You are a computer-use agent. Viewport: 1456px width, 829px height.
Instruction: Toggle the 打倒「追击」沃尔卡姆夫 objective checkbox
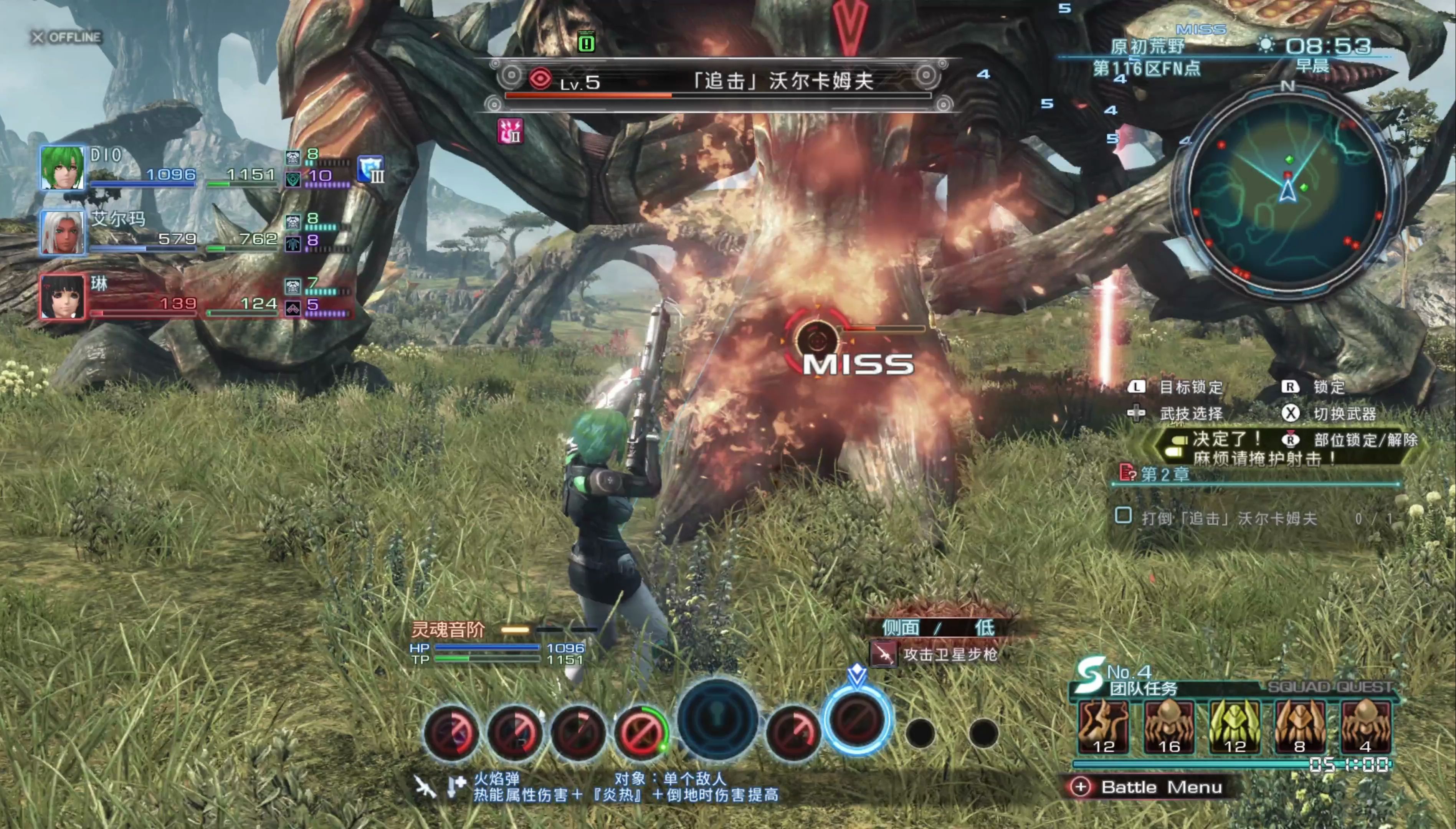[1123, 516]
